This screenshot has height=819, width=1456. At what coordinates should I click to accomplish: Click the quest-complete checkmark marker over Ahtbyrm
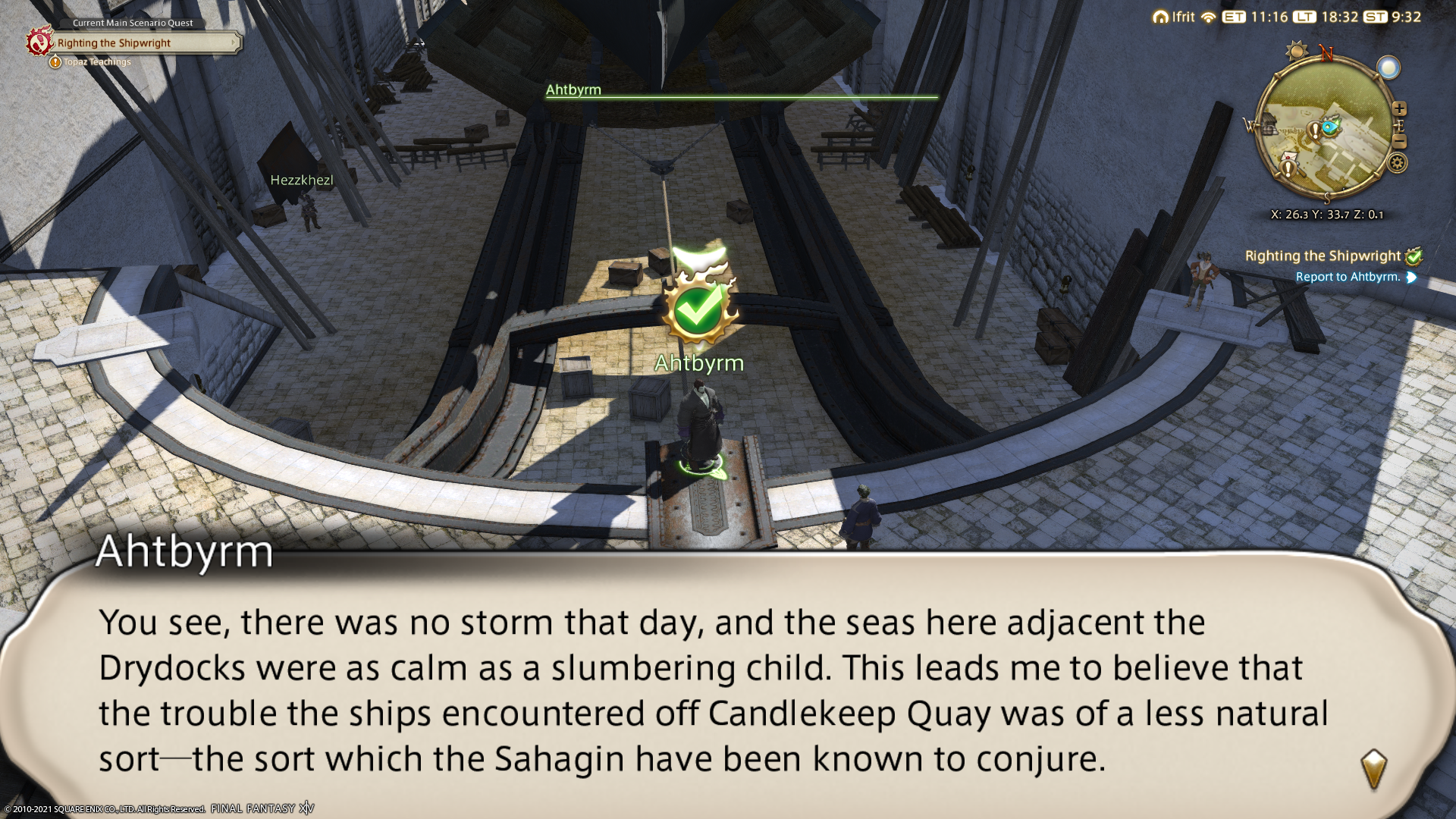pyautogui.click(x=698, y=307)
